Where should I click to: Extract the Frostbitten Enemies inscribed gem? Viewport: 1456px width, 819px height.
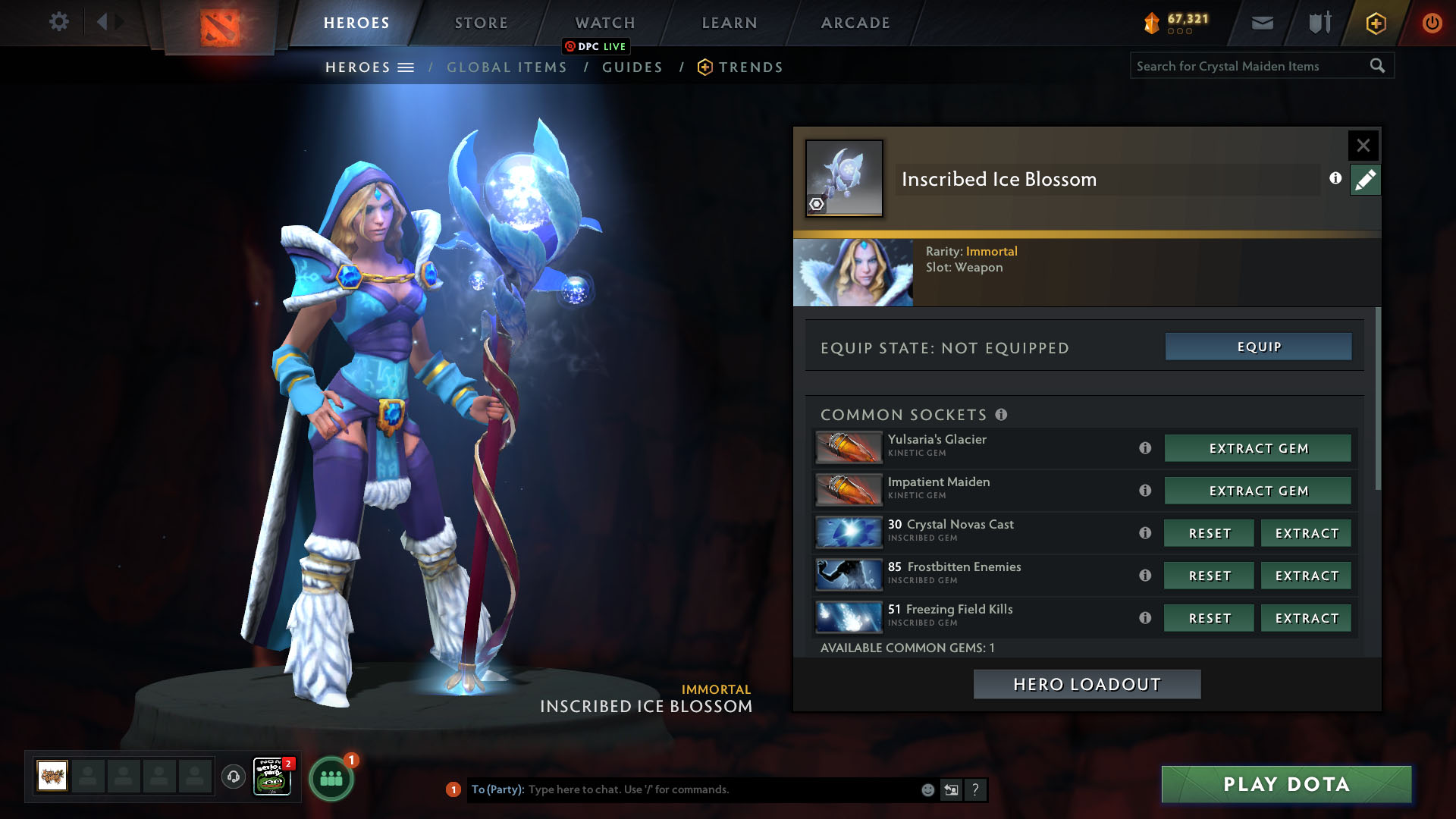click(x=1306, y=576)
